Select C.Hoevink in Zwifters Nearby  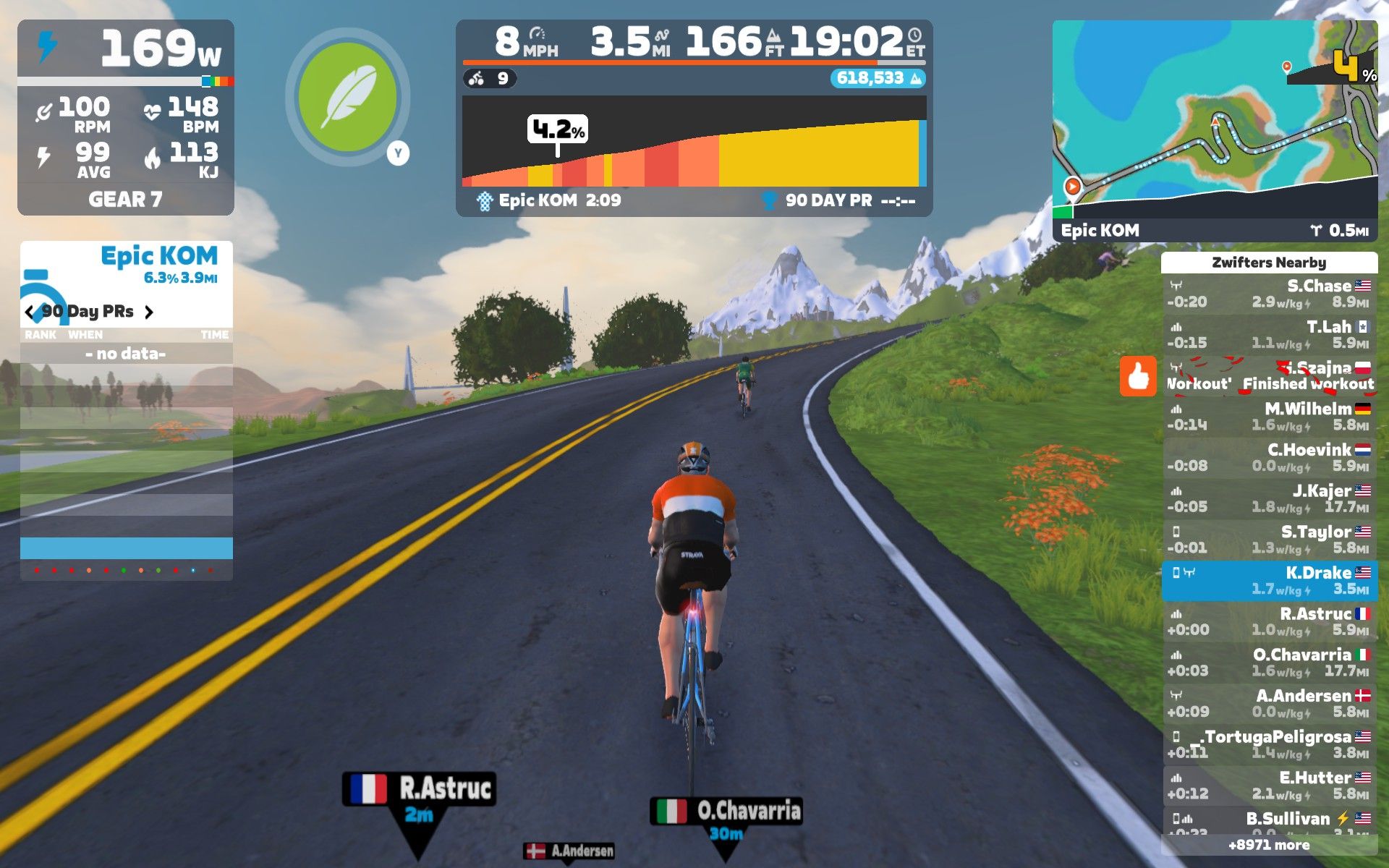tap(1269, 458)
